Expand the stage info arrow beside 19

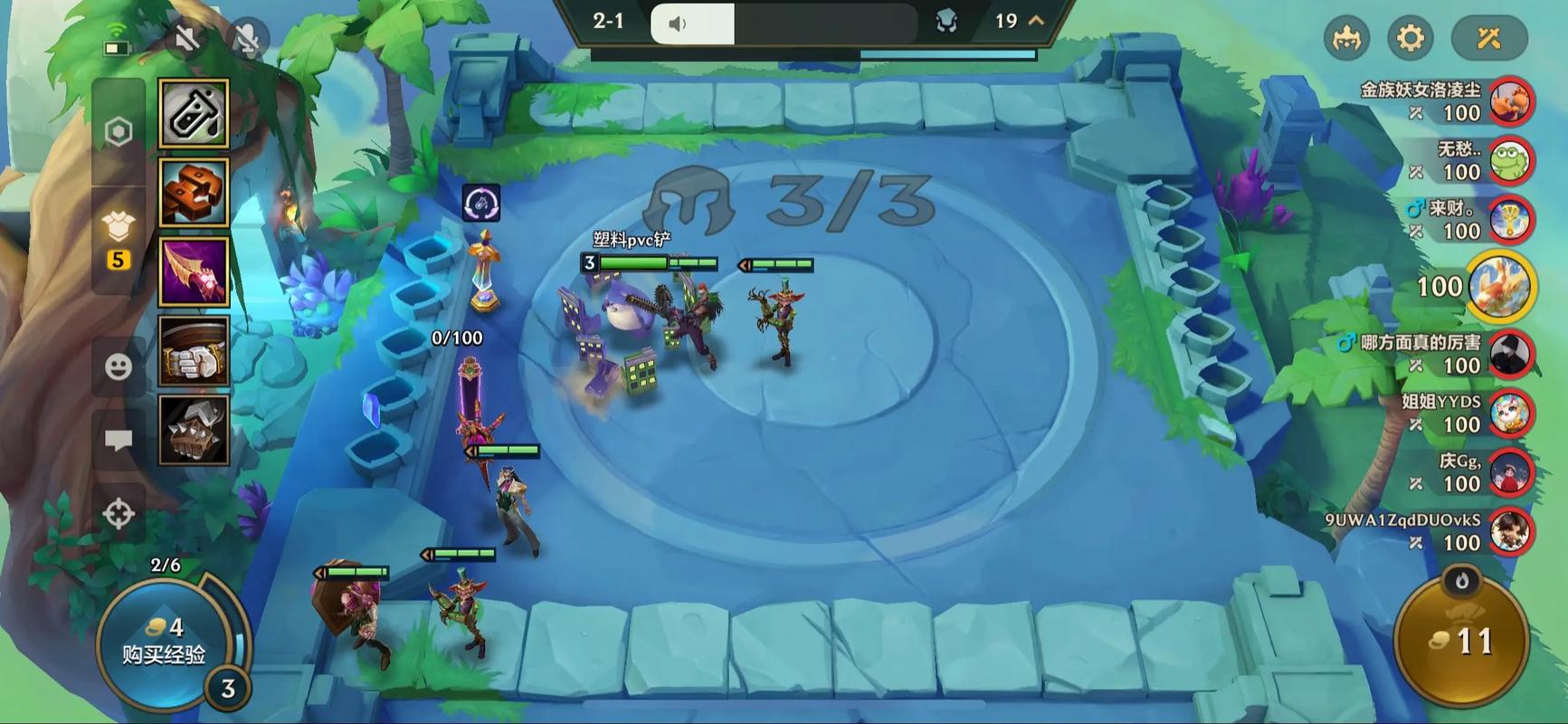click(x=1036, y=21)
